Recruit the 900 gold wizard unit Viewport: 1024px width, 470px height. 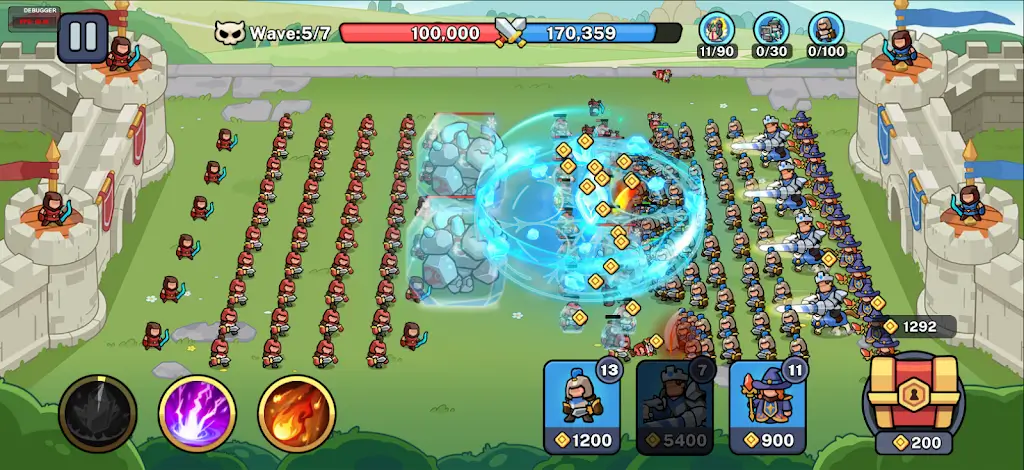(768, 406)
